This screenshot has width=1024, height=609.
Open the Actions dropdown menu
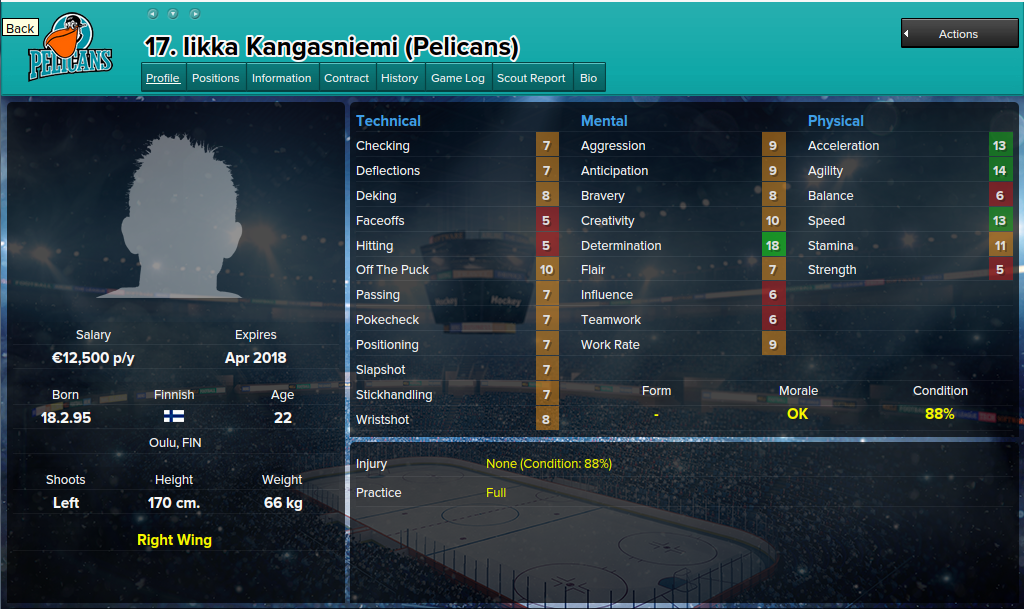point(957,34)
